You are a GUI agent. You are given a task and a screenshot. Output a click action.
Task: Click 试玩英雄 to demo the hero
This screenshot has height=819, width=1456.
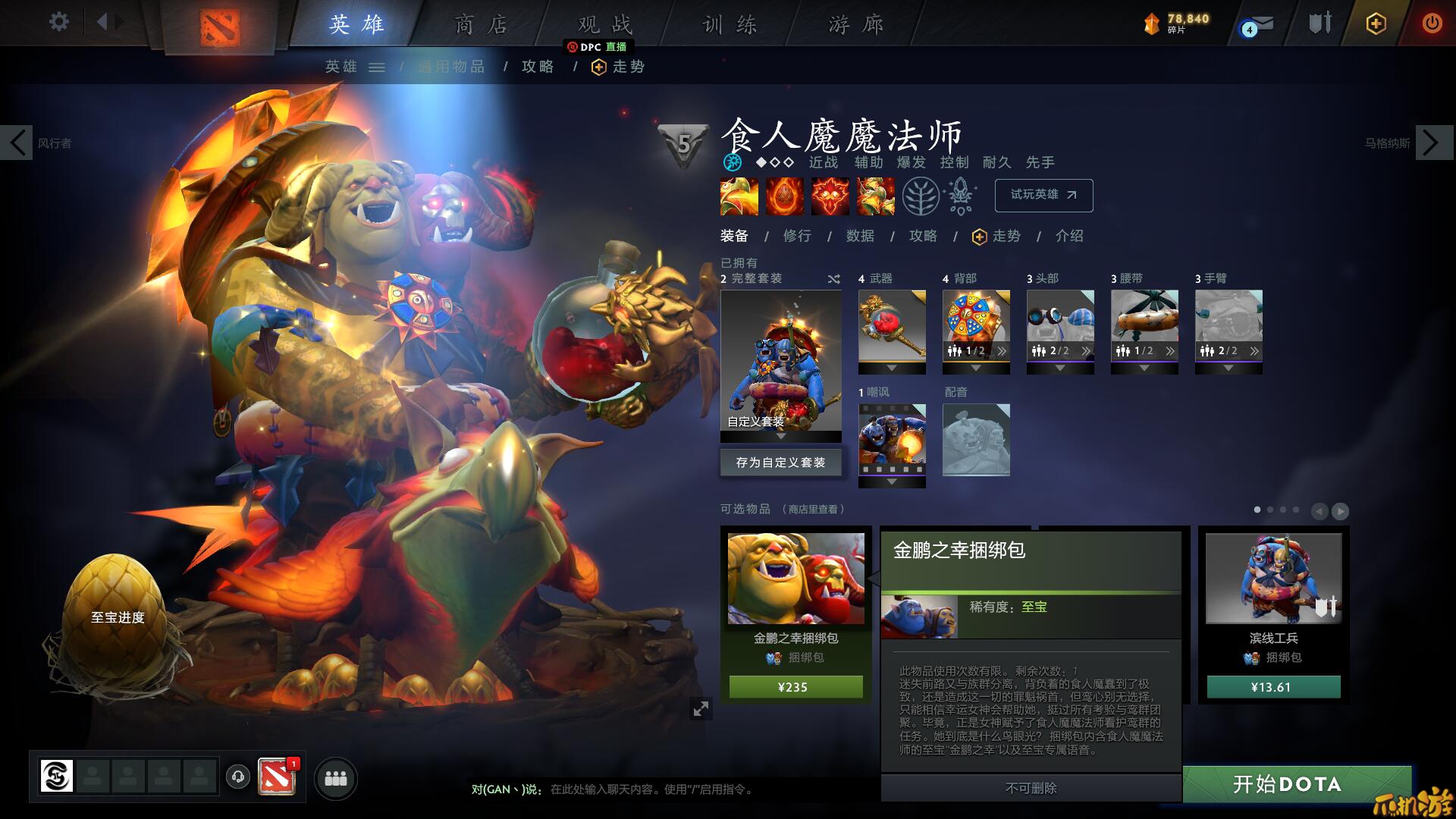click(1043, 195)
